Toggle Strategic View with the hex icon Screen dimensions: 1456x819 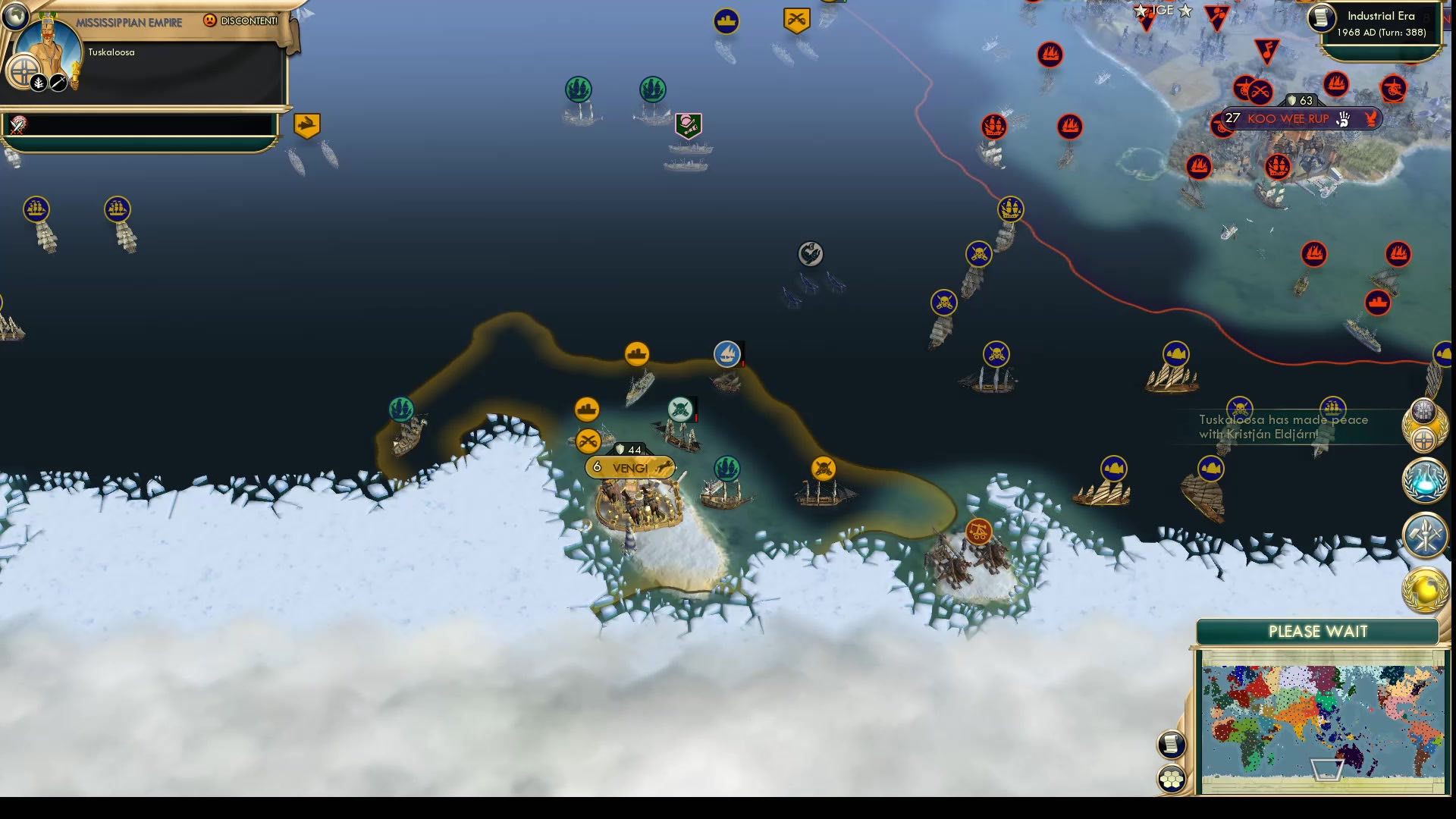point(1172,777)
